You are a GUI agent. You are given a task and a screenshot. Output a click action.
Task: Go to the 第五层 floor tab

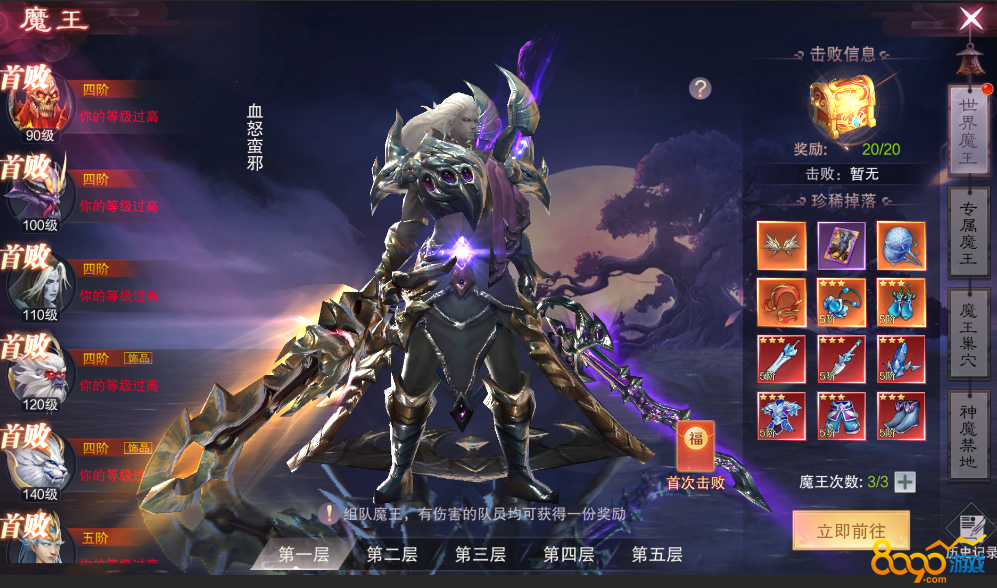pos(656,554)
